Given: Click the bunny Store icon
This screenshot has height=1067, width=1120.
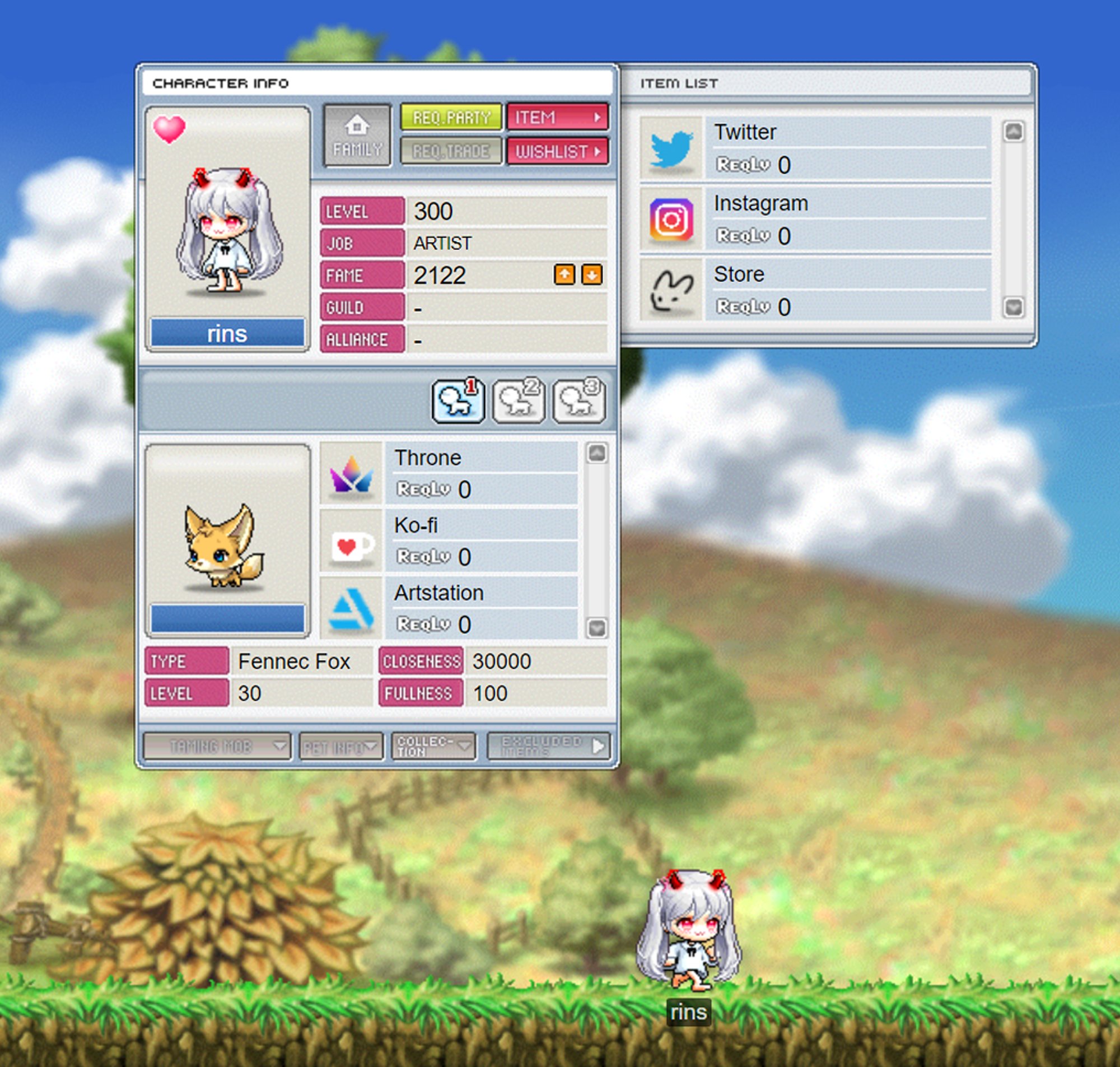Looking at the screenshot, I should tap(672, 291).
